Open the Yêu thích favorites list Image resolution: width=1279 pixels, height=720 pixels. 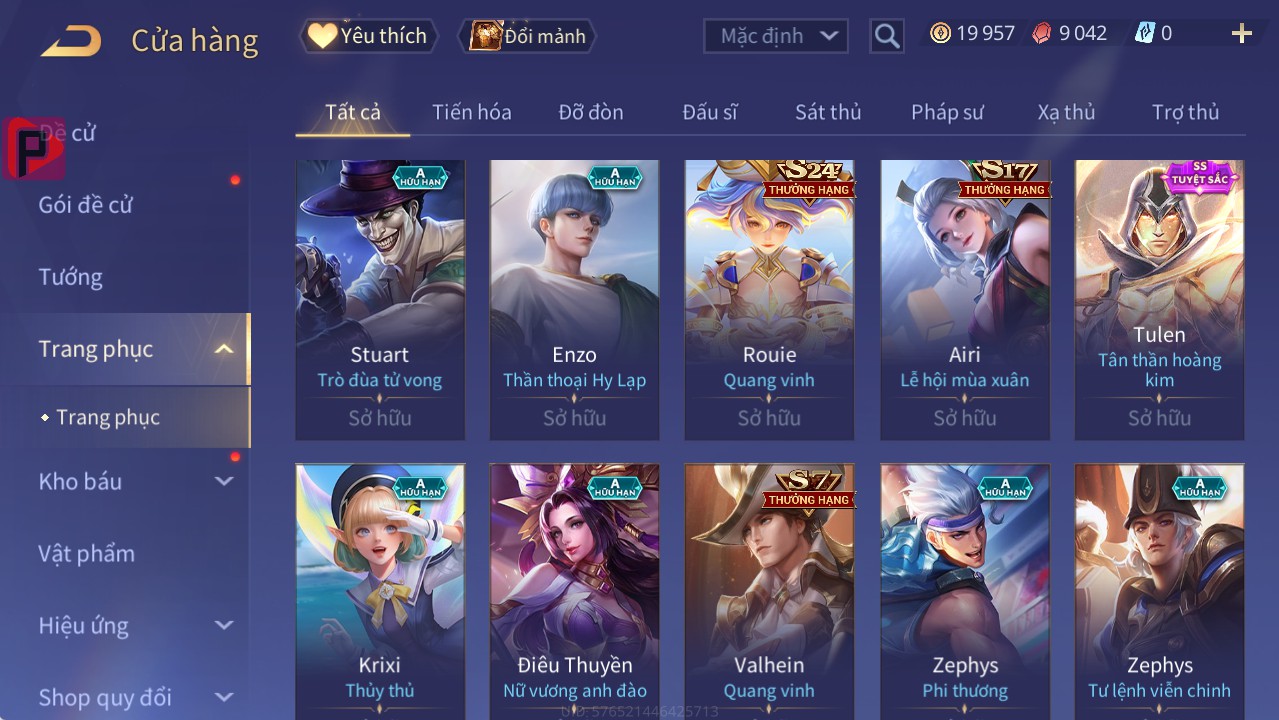tap(368, 36)
